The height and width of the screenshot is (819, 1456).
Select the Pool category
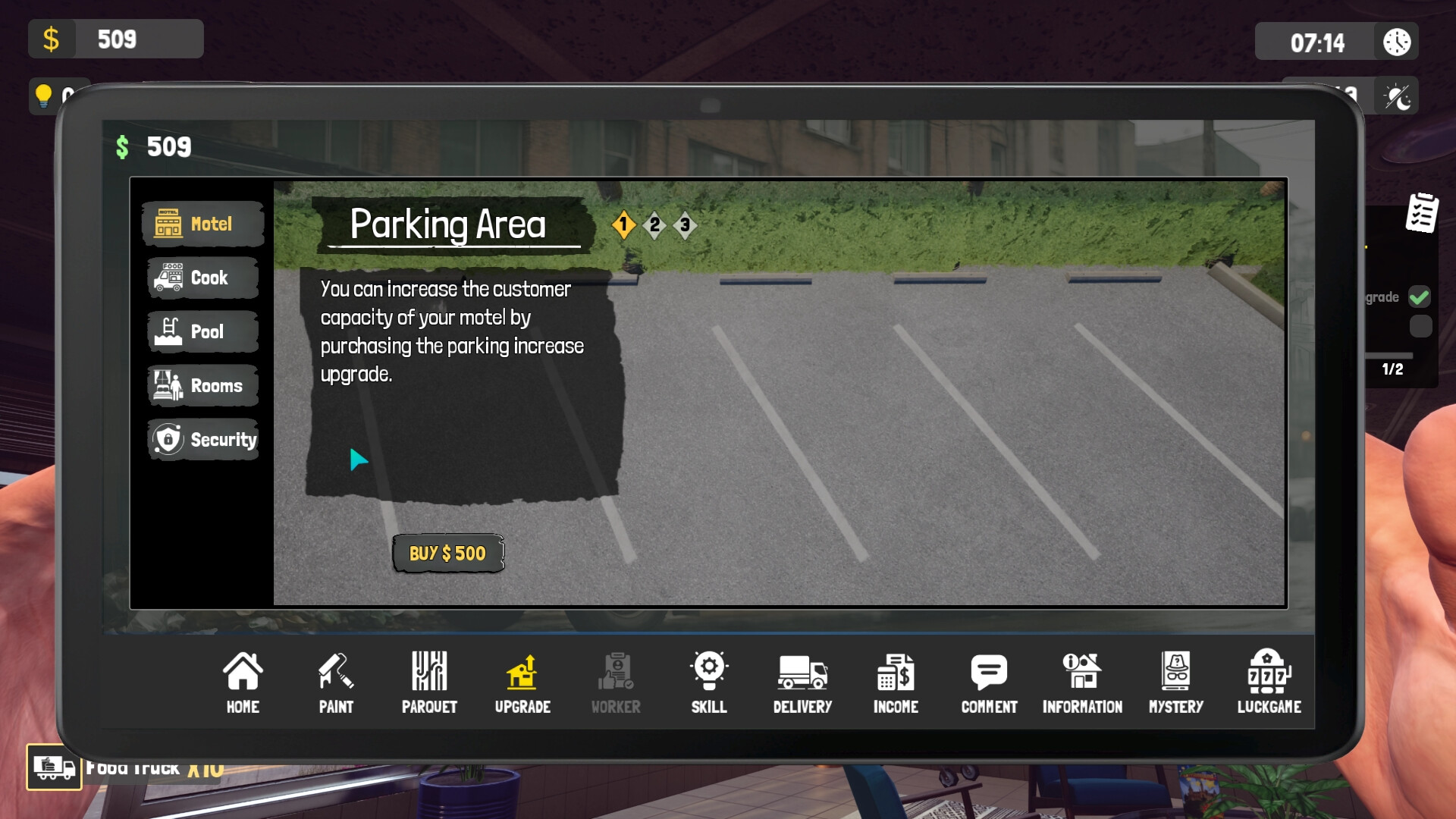pos(202,331)
